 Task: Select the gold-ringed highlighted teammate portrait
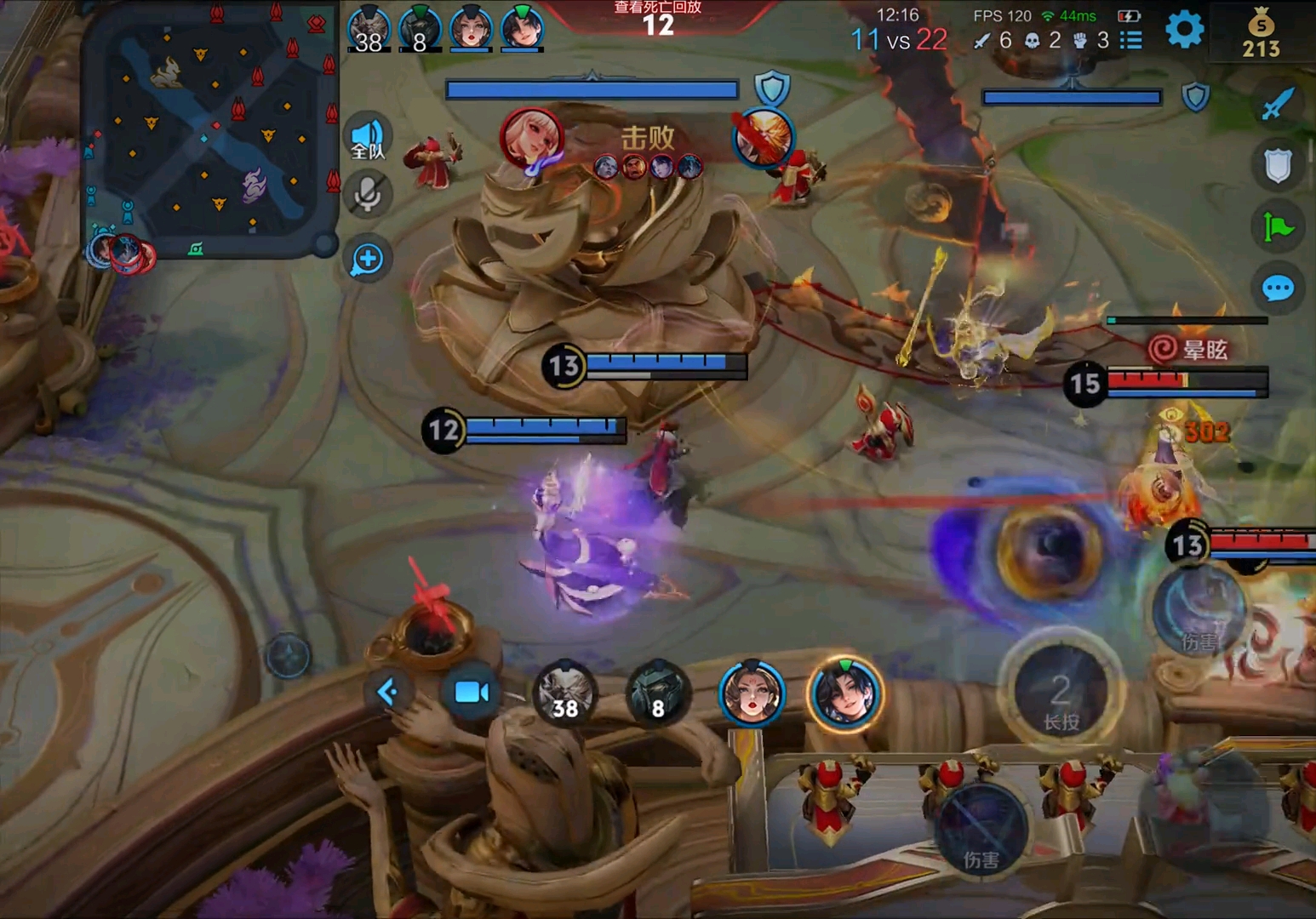(844, 694)
